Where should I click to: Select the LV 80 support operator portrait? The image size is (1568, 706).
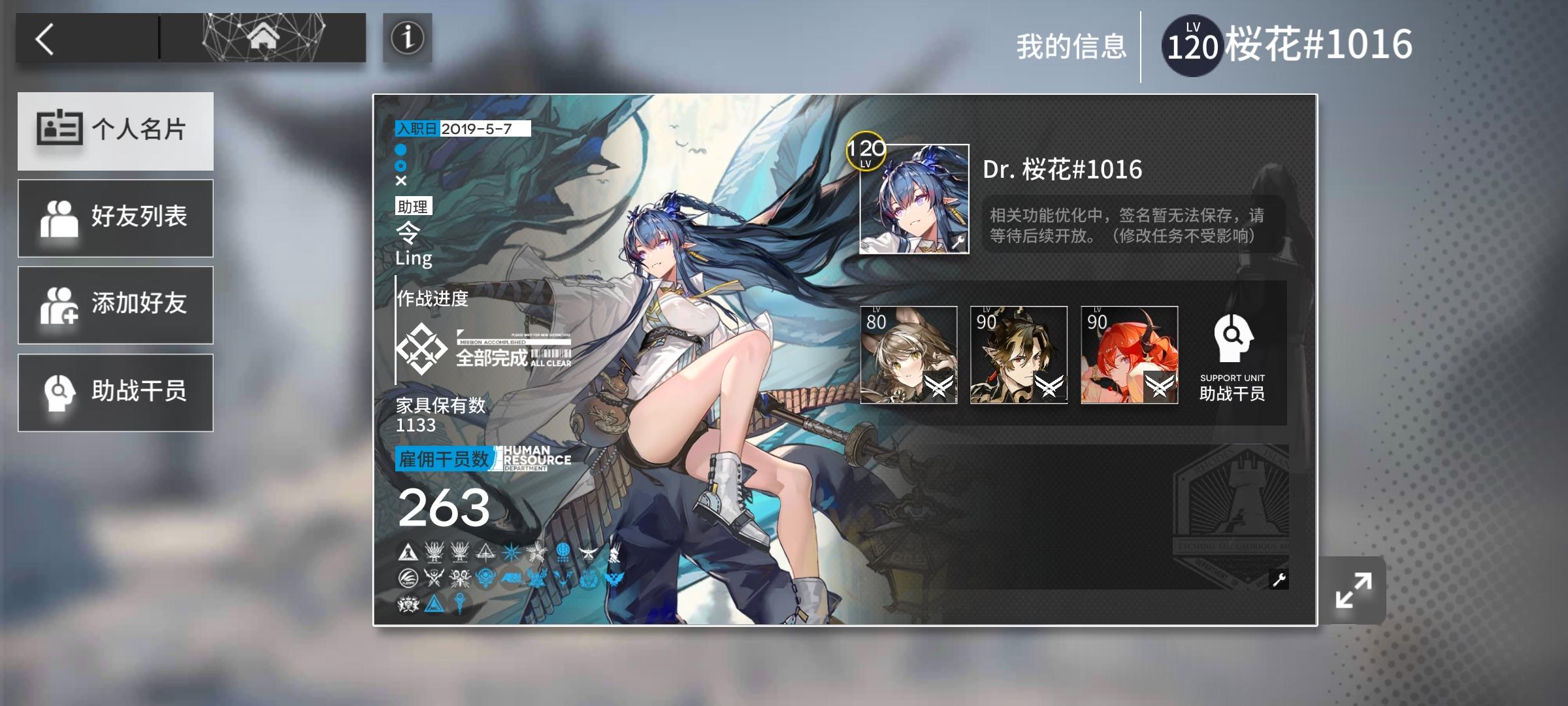pyautogui.click(x=909, y=353)
